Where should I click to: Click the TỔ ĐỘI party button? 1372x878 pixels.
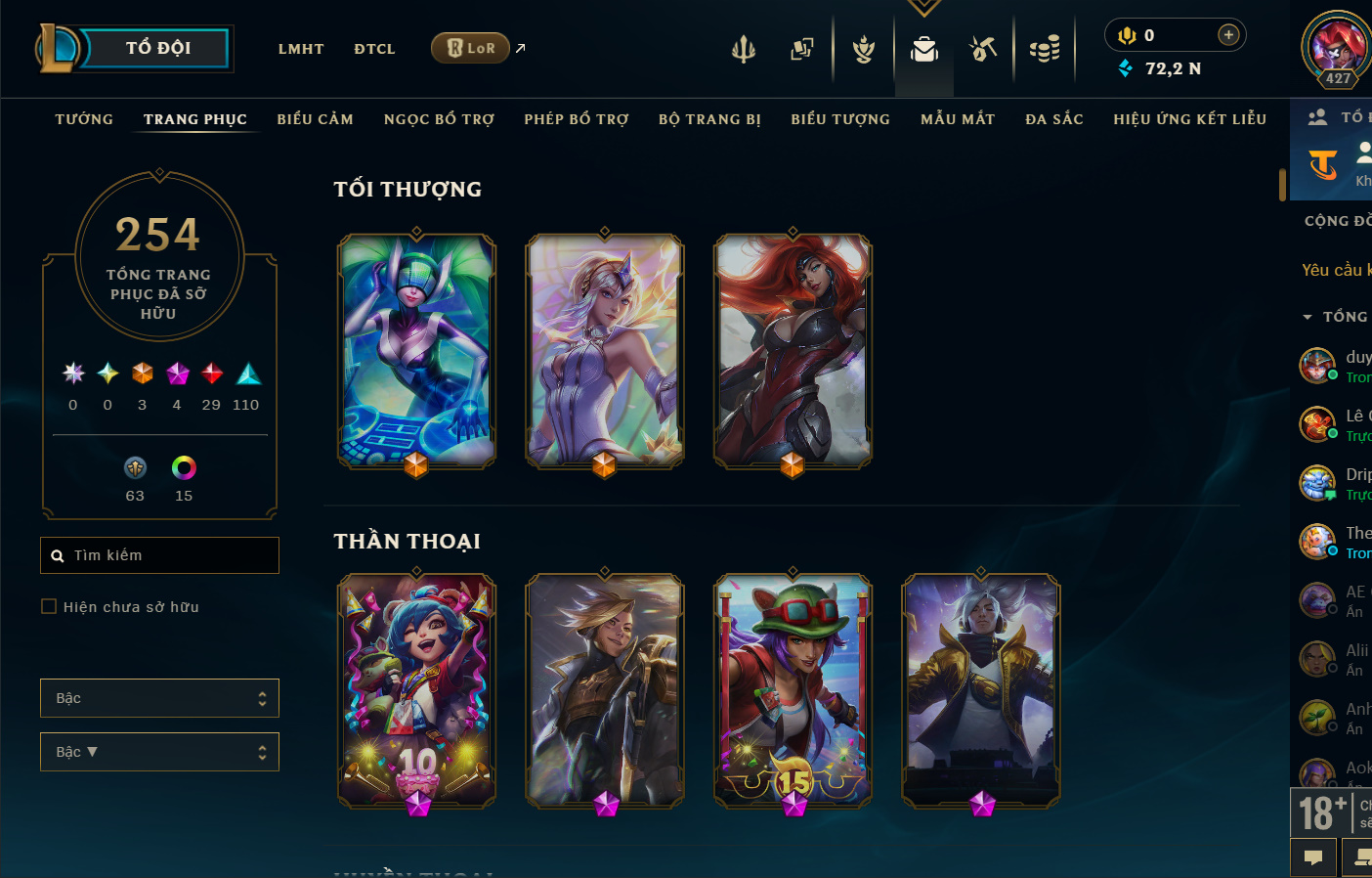point(157,48)
